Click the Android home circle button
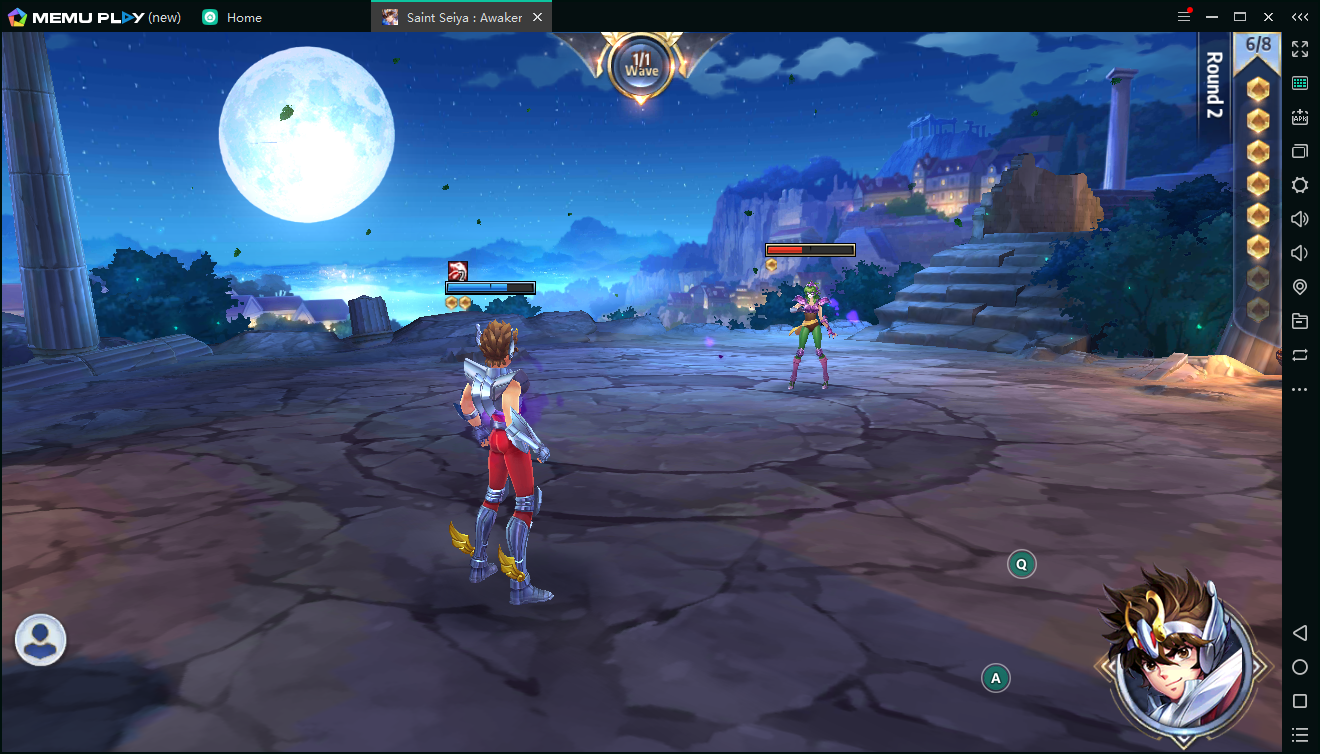 pyautogui.click(x=1300, y=667)
